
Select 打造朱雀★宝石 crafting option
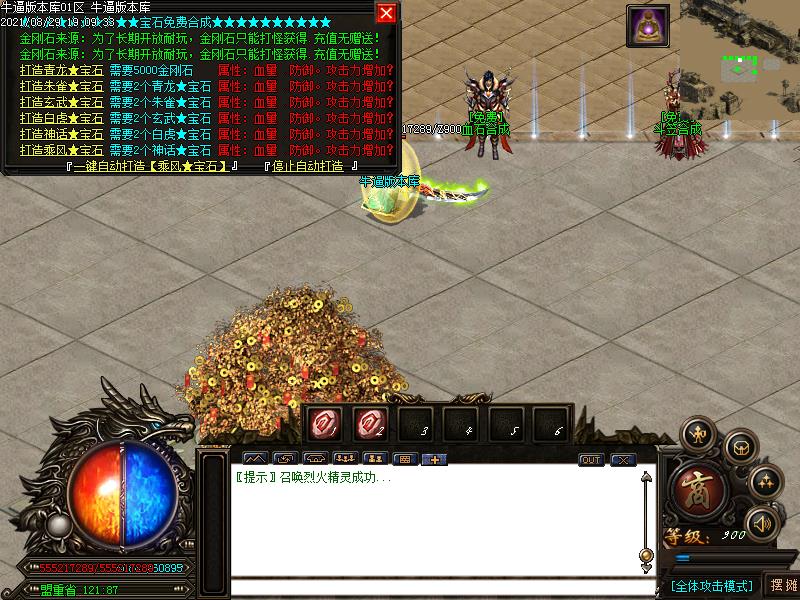pyautogui.click(x=61, y=87)
